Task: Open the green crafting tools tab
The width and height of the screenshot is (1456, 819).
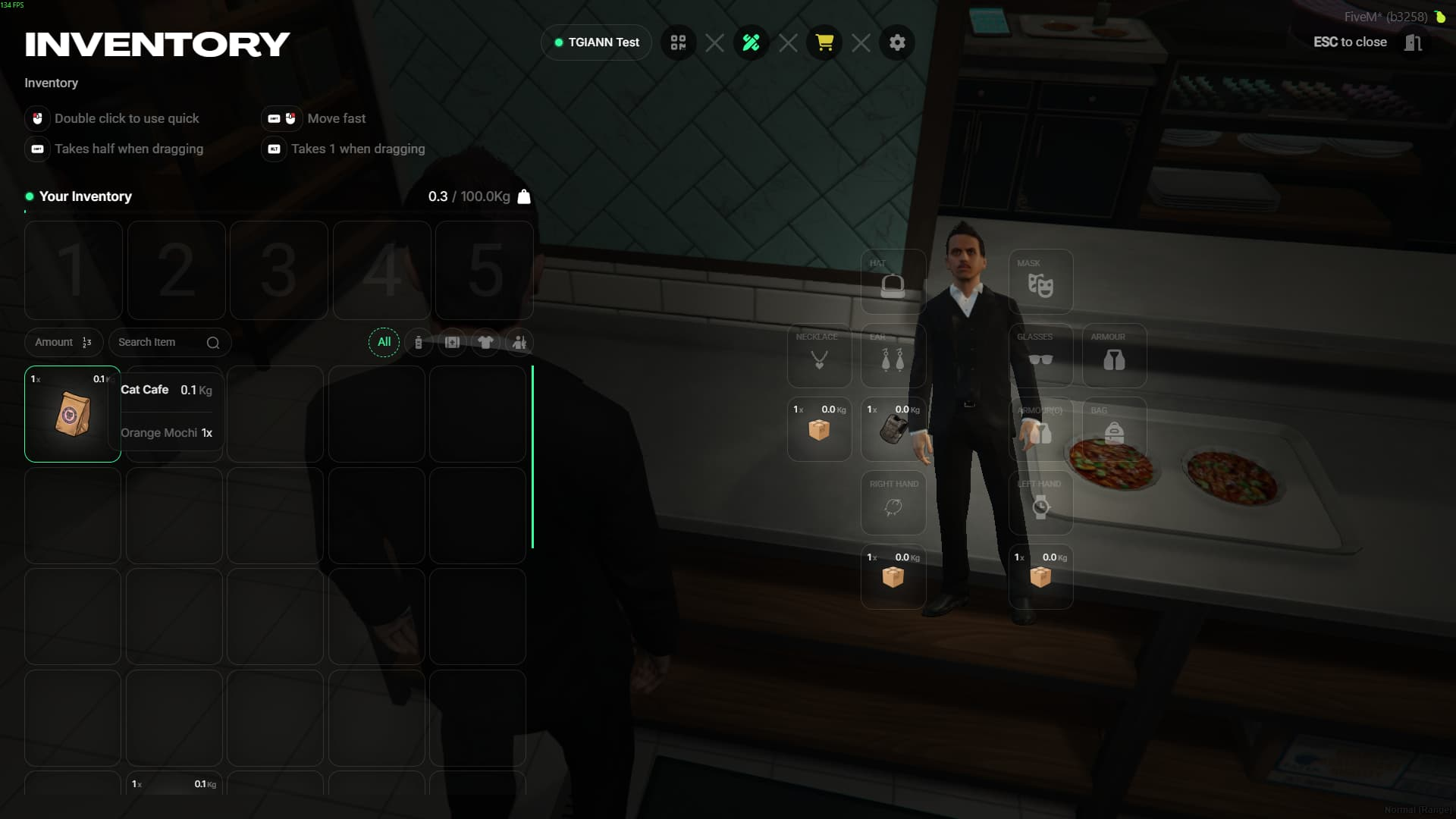Action: click(751, 42)
